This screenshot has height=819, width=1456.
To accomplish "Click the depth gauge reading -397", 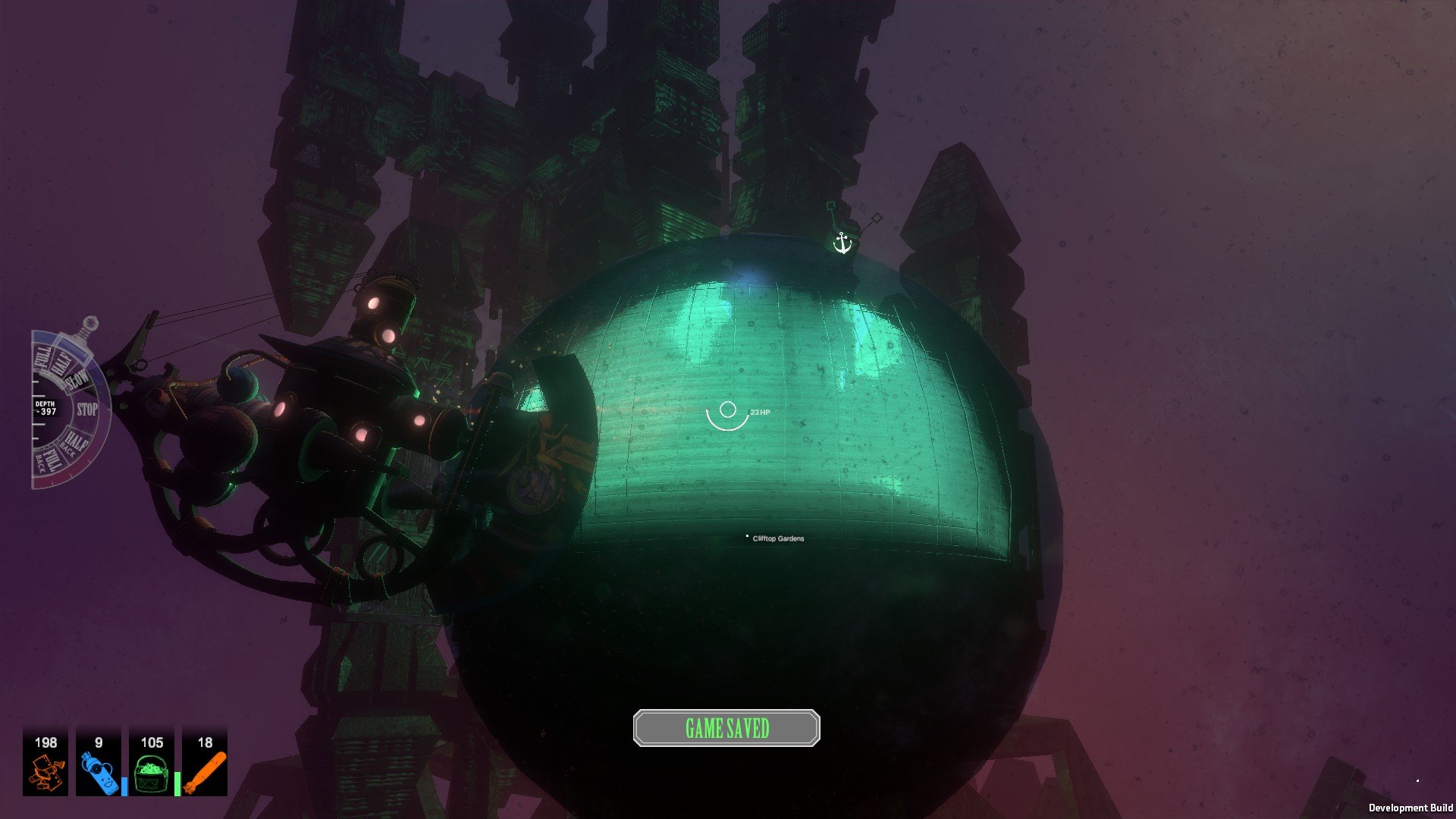I will click(45, 406).
